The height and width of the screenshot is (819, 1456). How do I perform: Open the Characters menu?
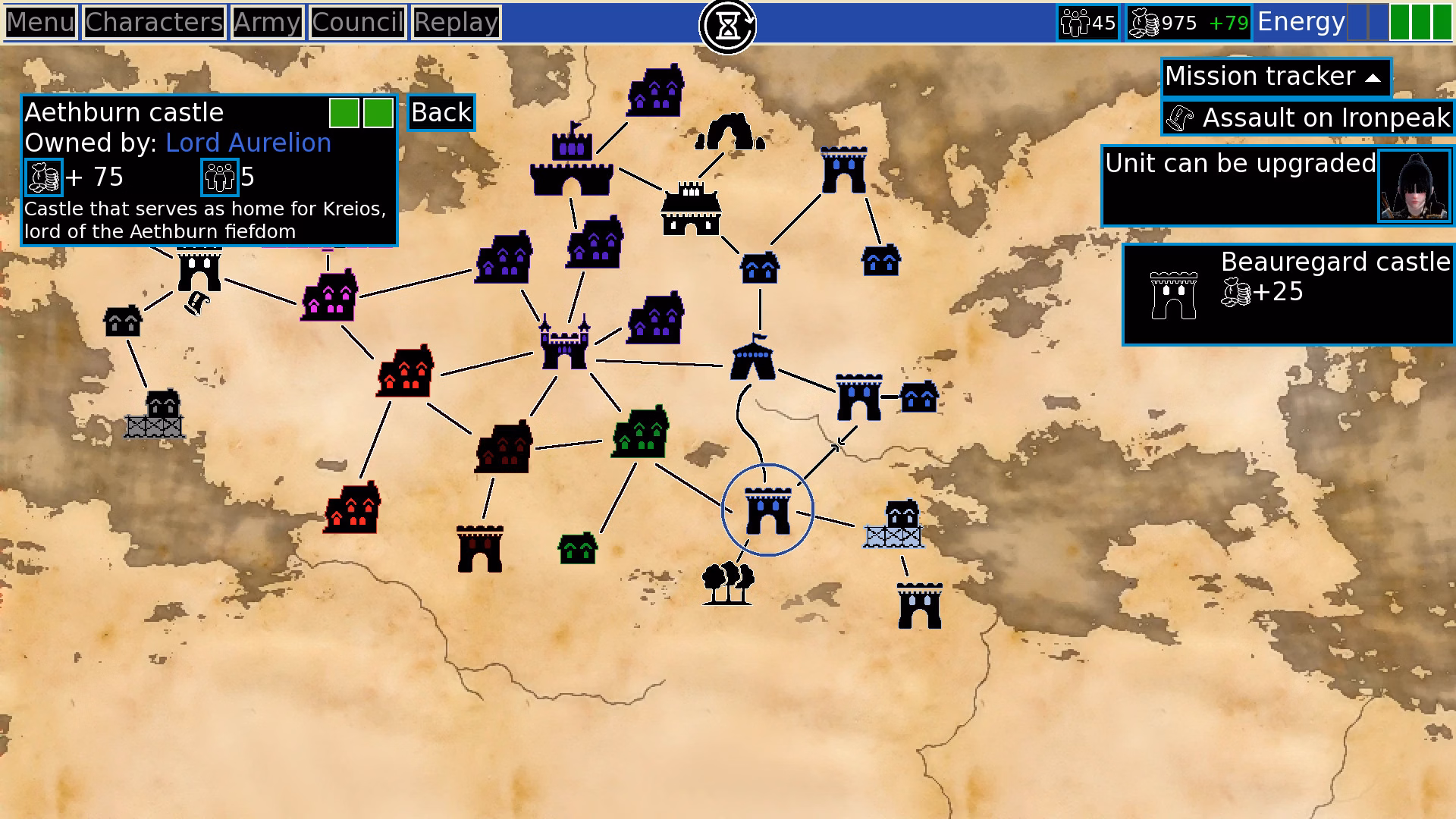154,22
